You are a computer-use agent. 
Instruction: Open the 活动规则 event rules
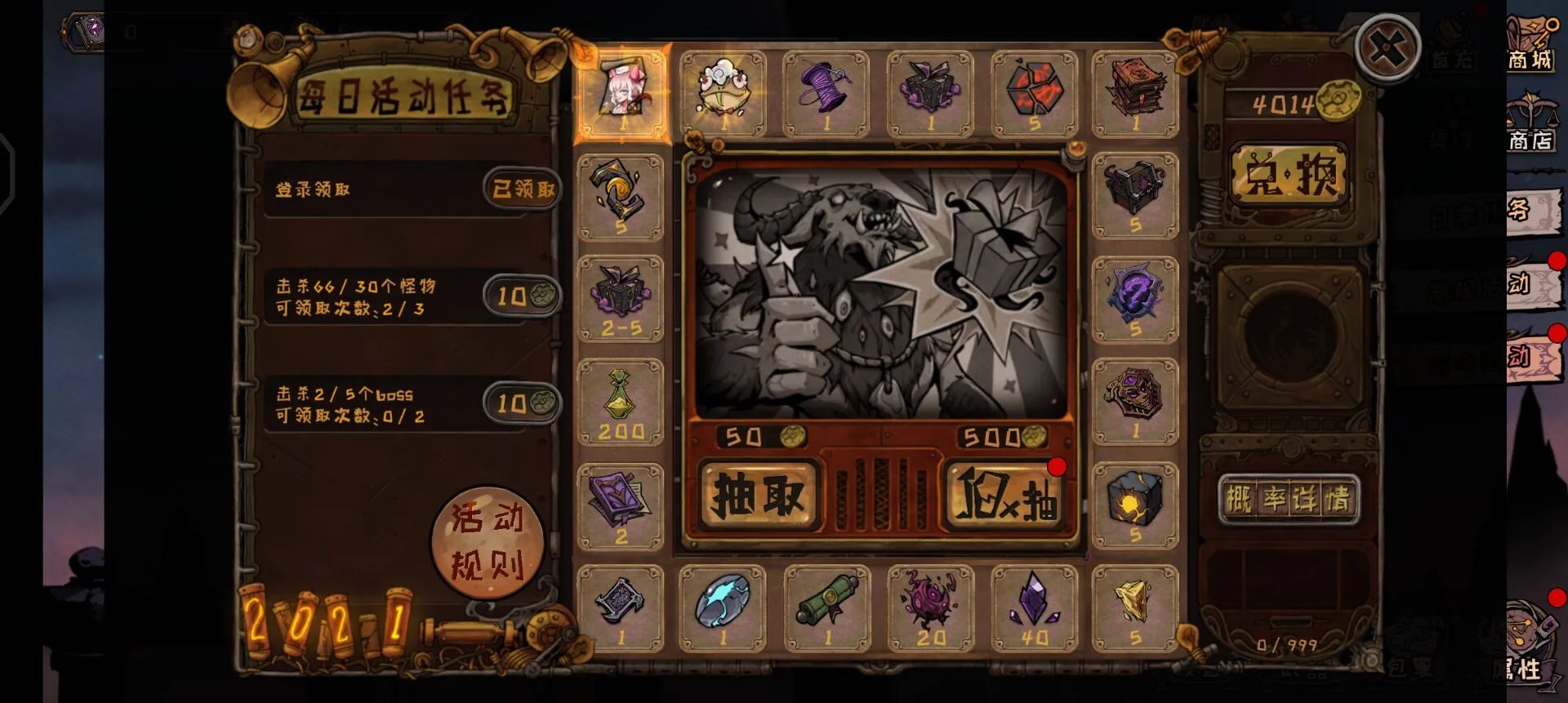488,541
